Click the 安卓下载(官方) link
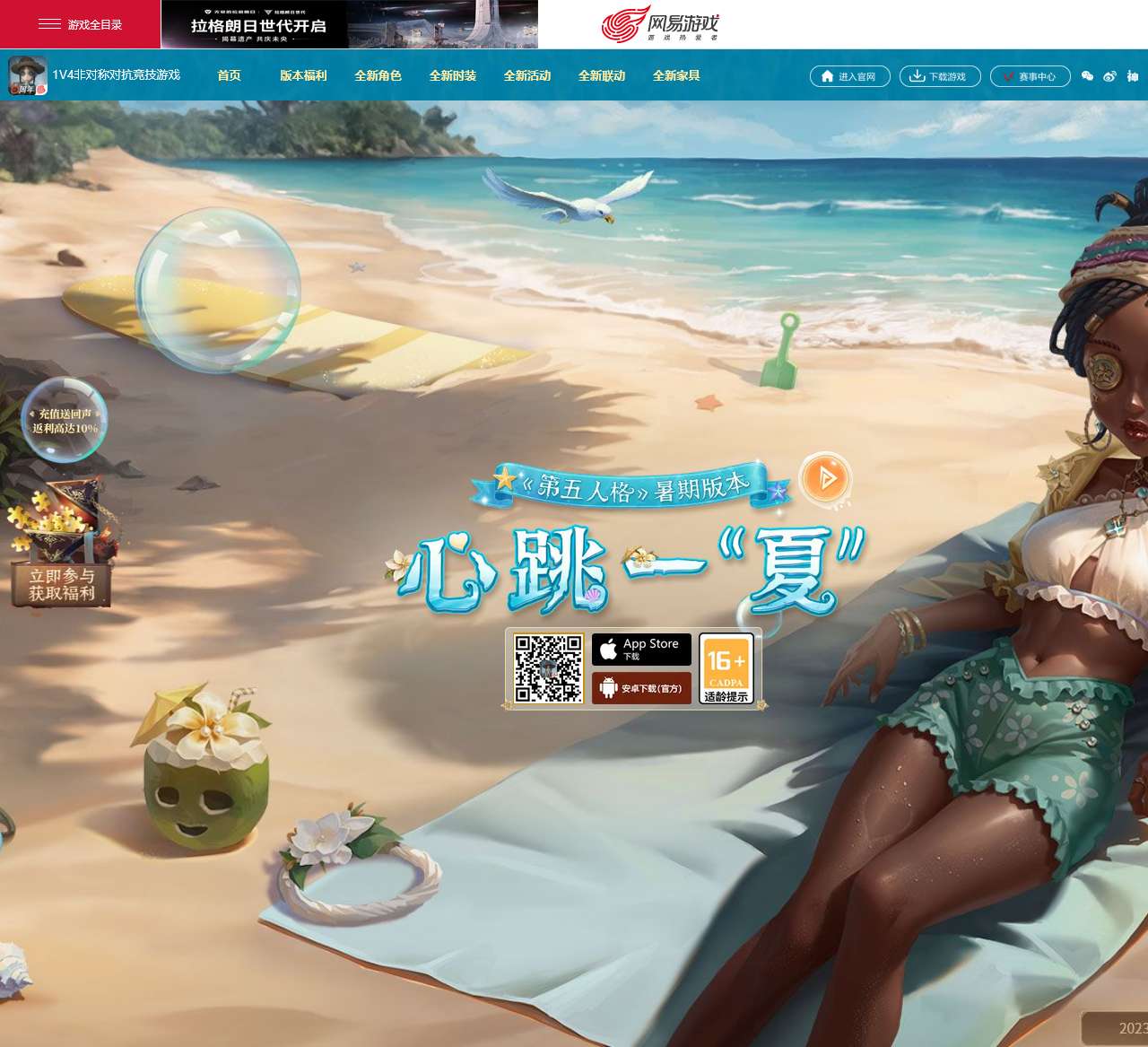This screenshot has height=1047, width=1148. point(641,688)
